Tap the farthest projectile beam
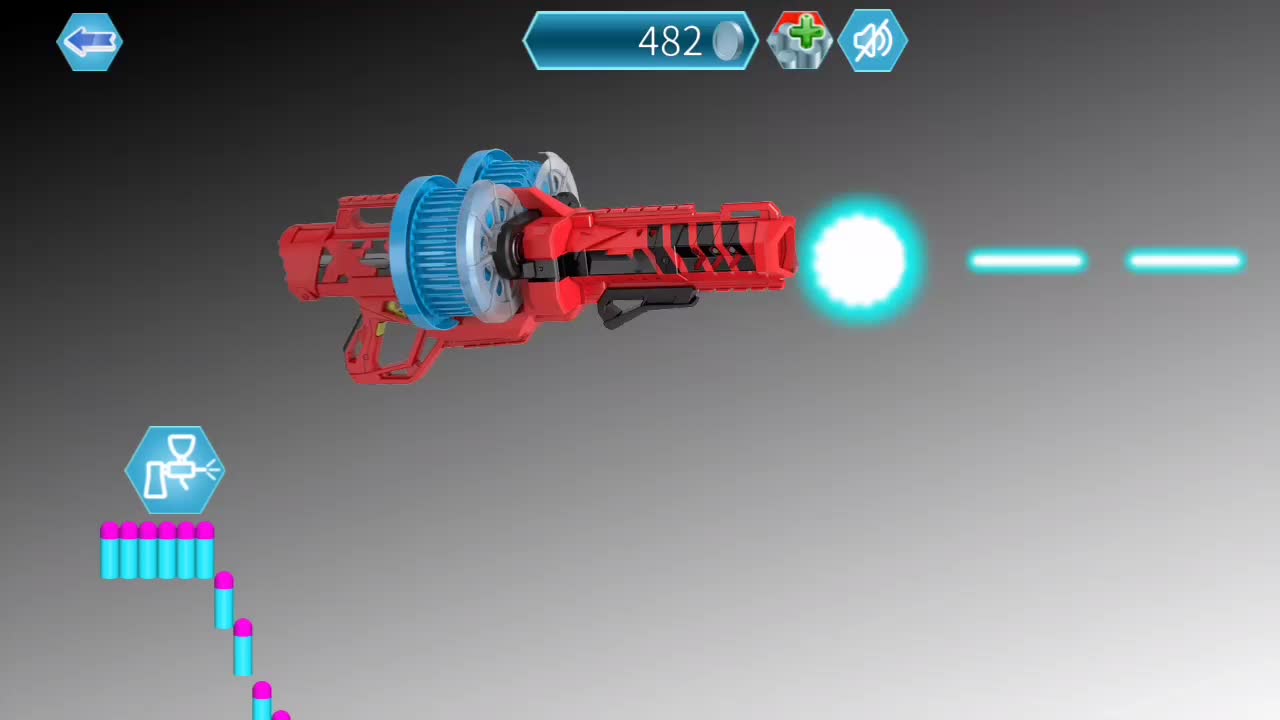This screenshot has height=720, width=1280. (x=1185, y=261)
